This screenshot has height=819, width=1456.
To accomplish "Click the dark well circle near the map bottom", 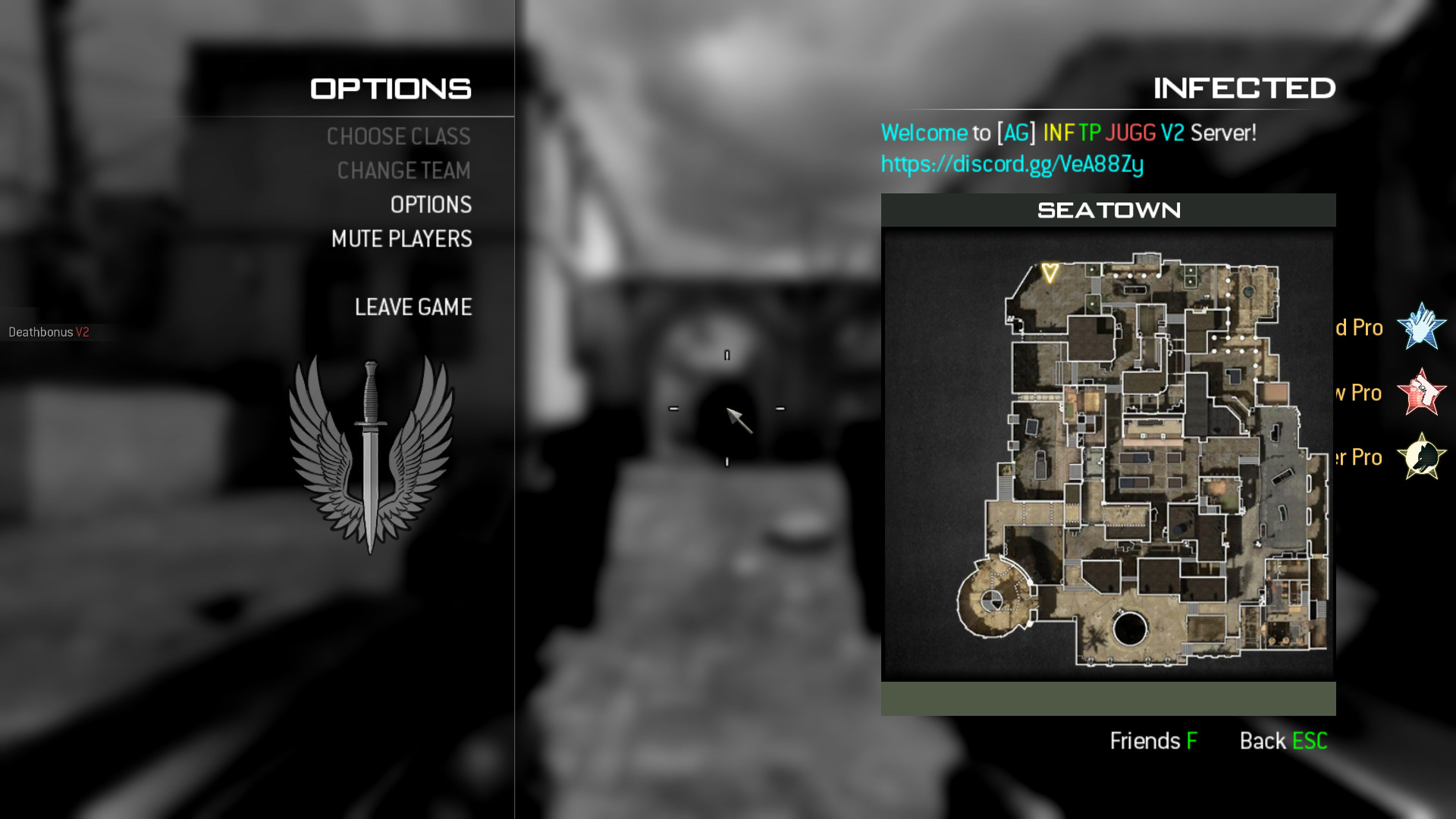I will [1131, 626].
